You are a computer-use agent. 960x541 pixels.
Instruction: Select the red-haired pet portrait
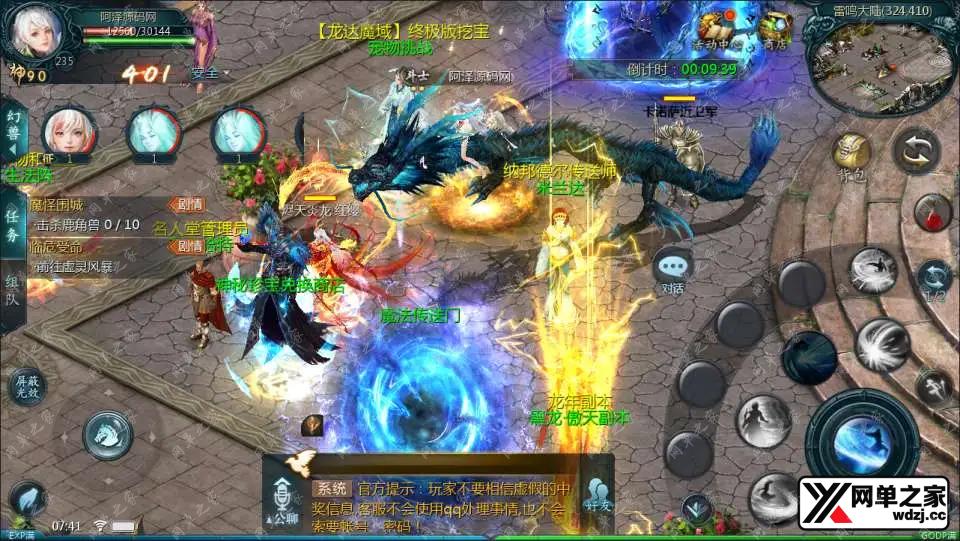click(69, 131)
